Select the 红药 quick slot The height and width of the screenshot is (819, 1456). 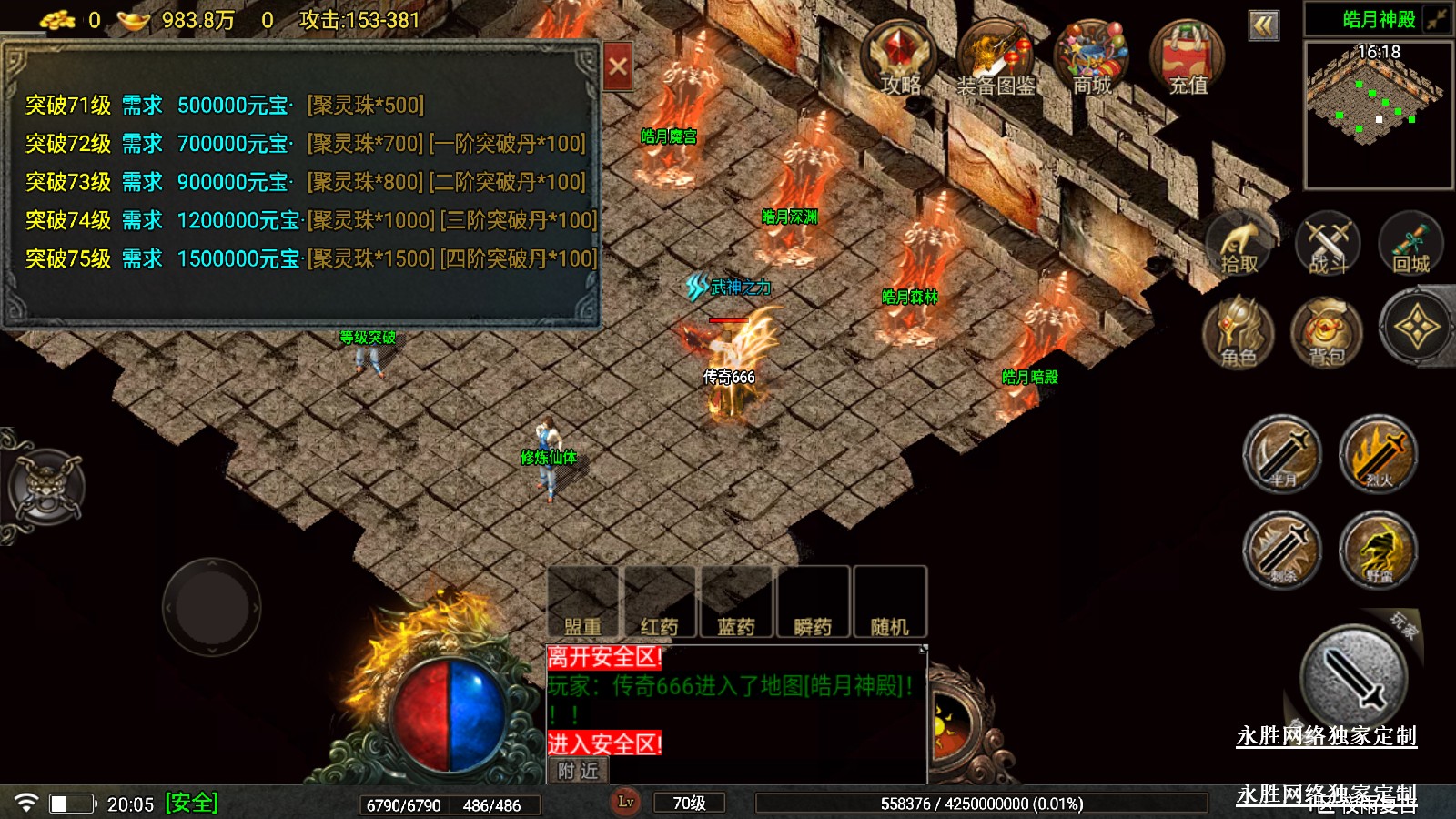click(x=660, y=602)
